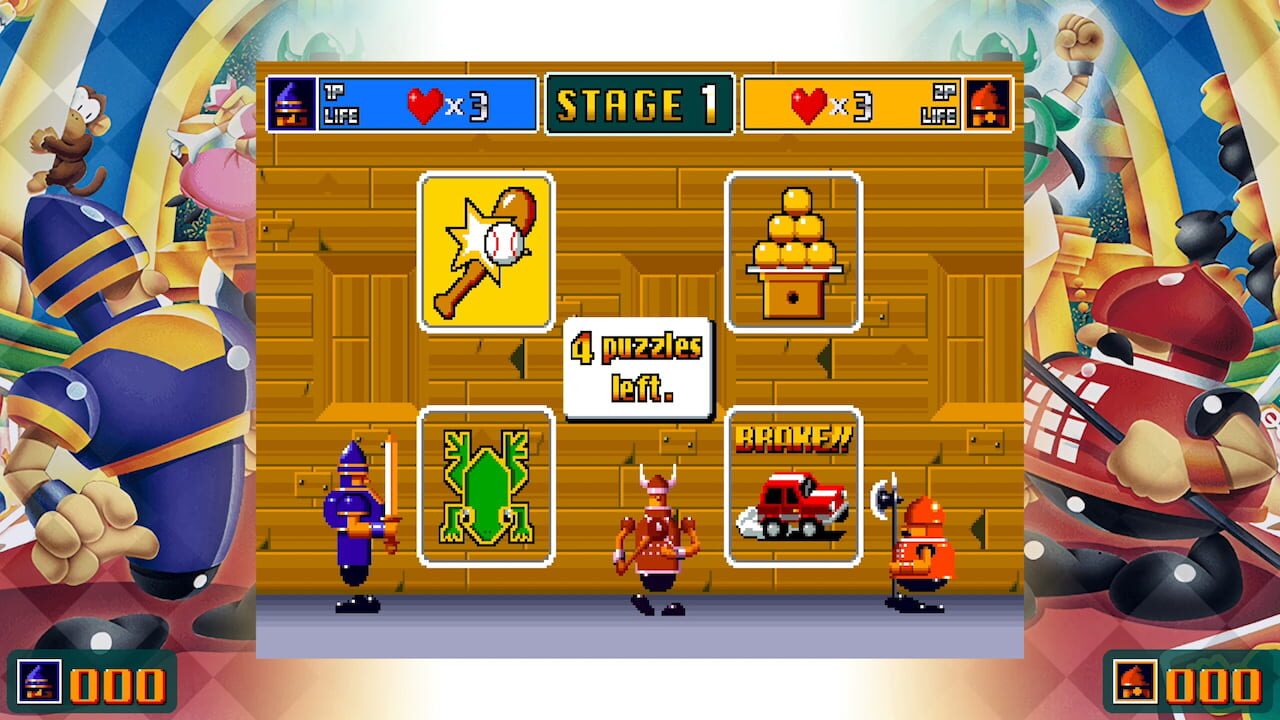Toggle the 1P LIFE display
Screen dimensions: 1280x720
[343, 104]
